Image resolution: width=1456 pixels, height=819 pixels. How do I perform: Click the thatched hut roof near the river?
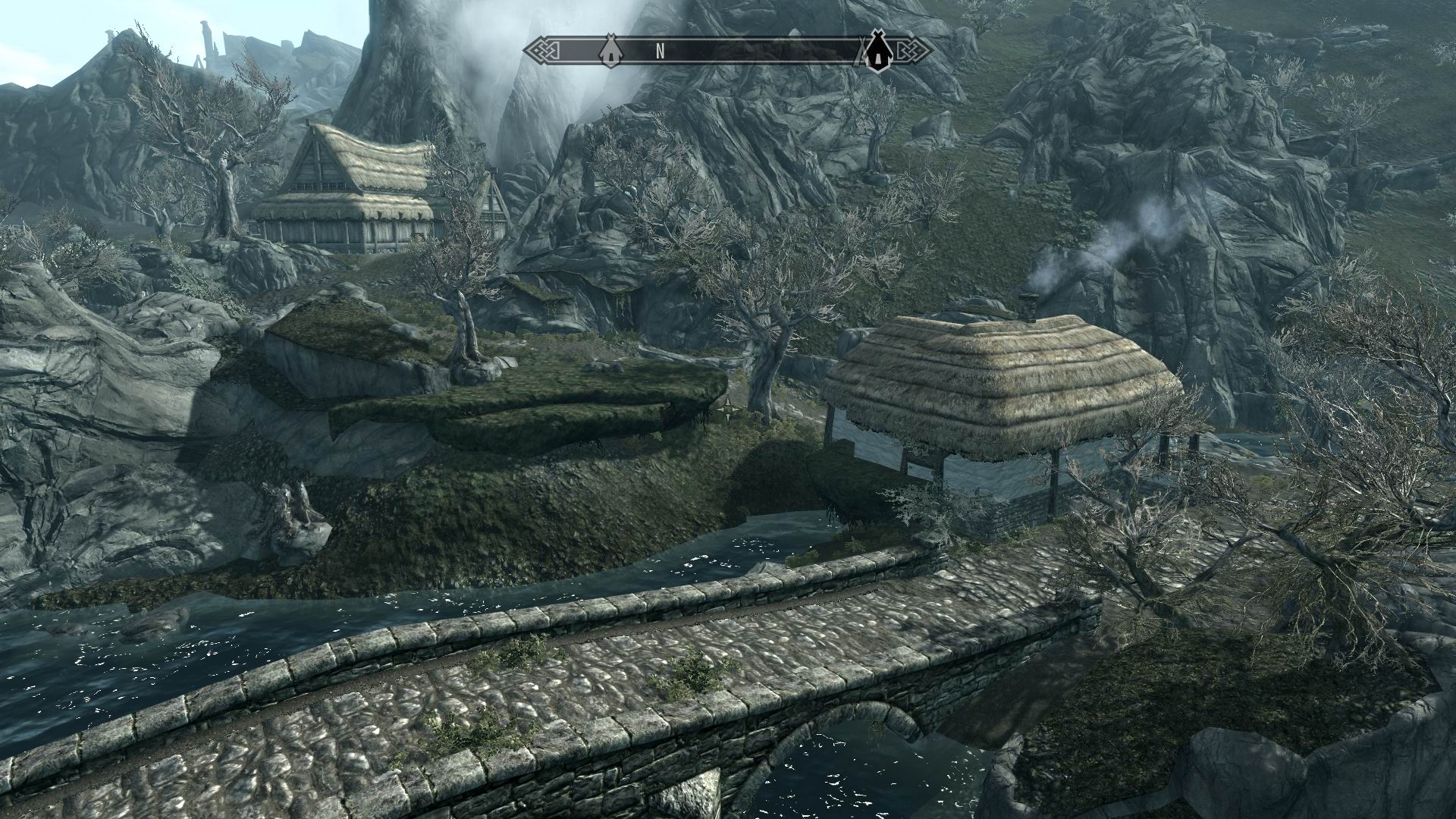[x=986, y=372]
